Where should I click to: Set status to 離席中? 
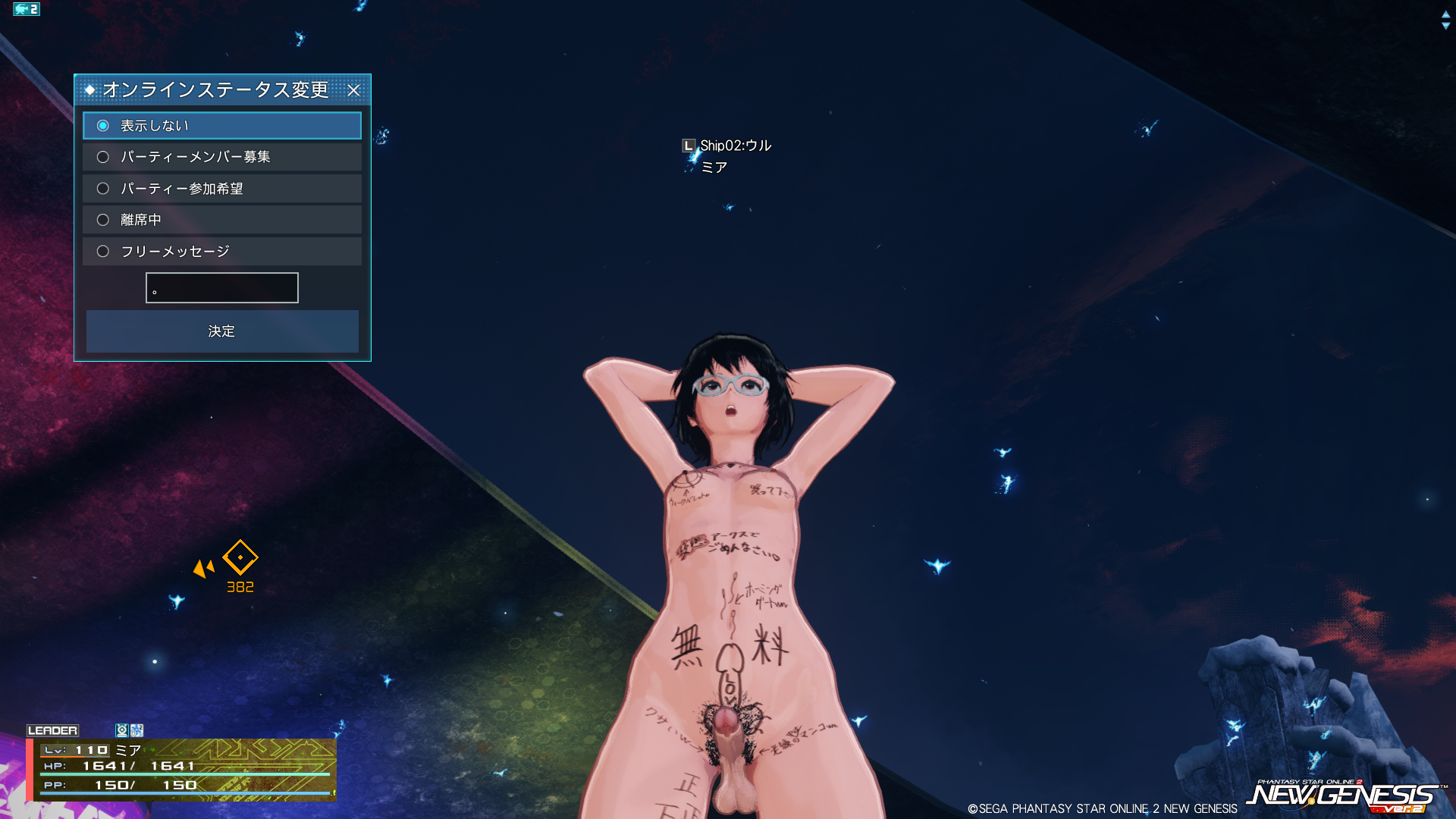tap(103, 220)
